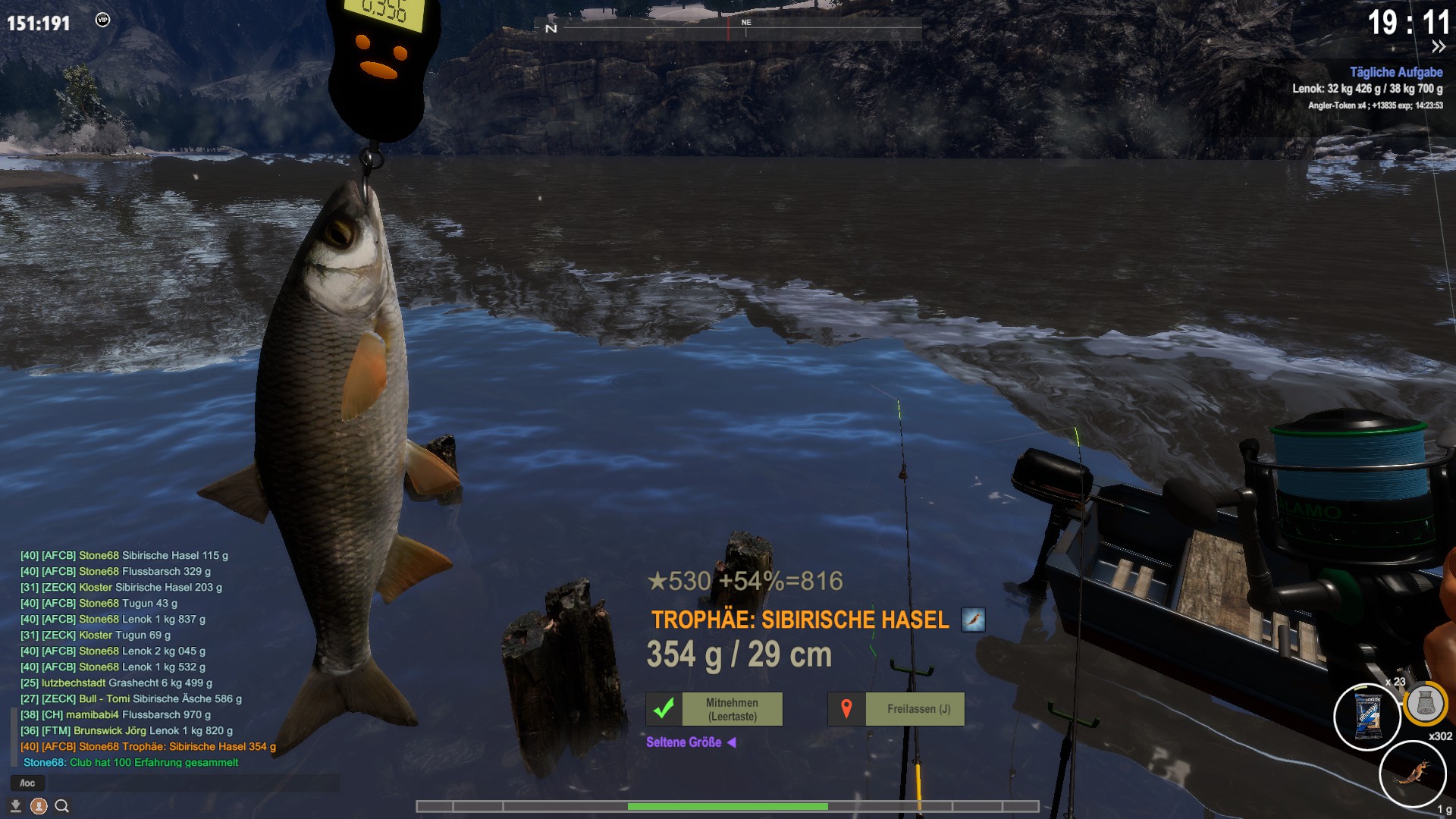Viewport: 1456px width, 819px height.
Task: Open chat search with the magnifier icon
Action: 62,806
